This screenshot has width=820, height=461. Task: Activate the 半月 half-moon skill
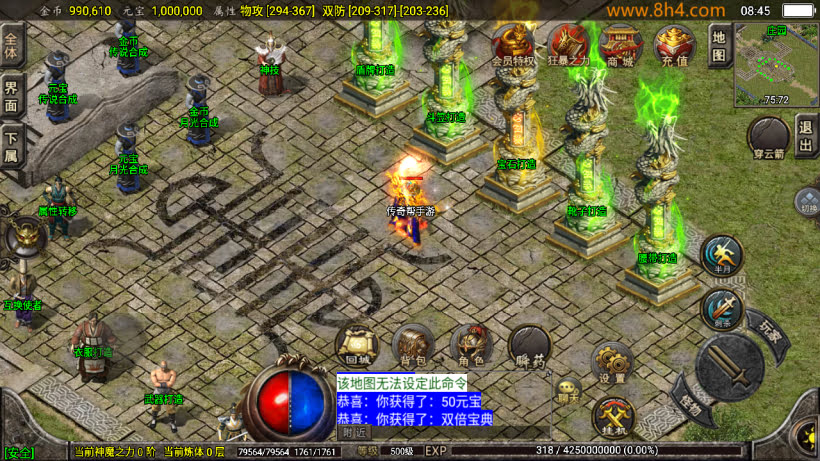(x=721, y=255)
